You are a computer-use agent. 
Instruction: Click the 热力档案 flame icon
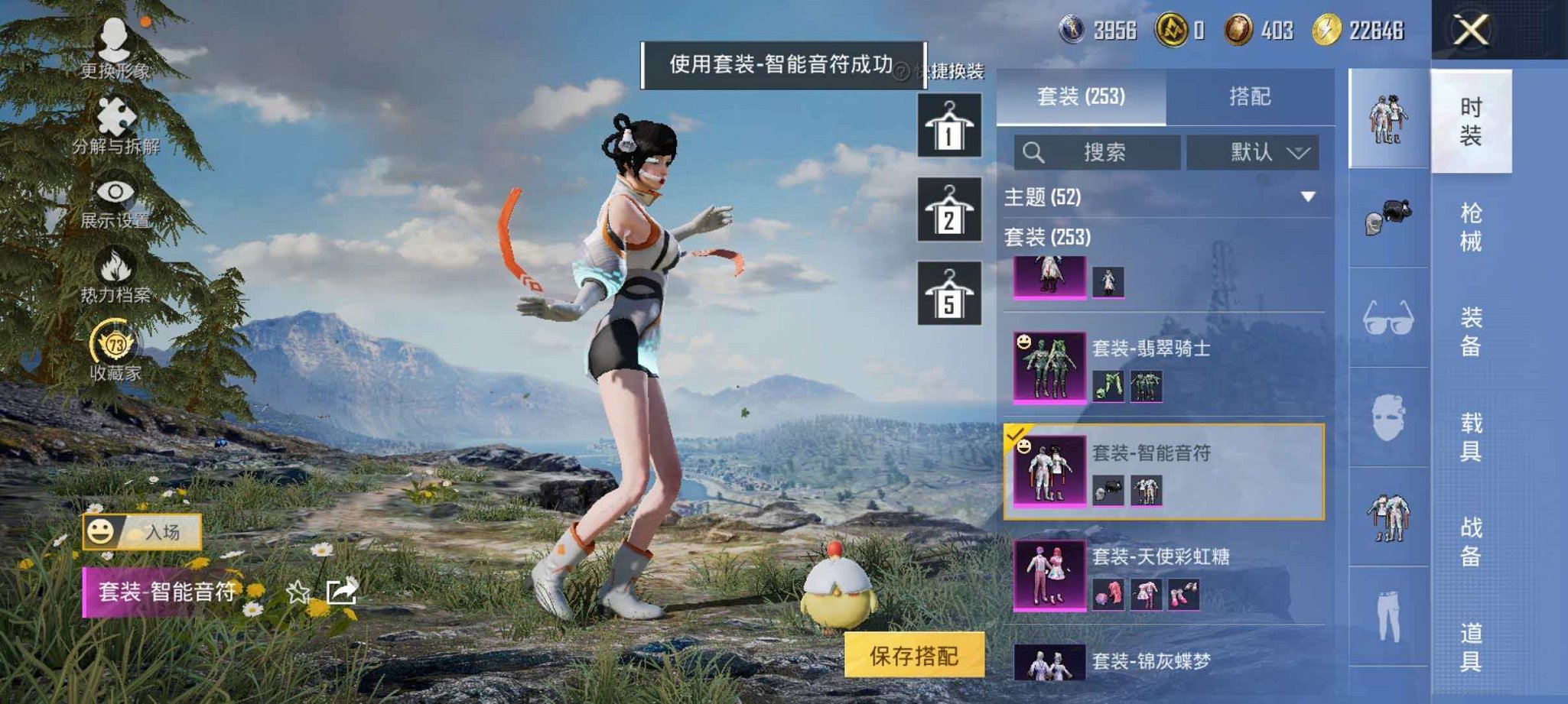[113, 264]
